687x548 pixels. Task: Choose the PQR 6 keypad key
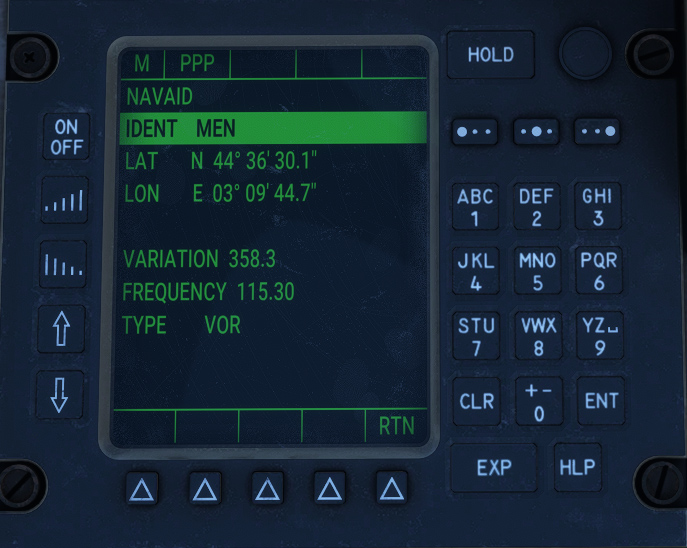pyautogui.click(x=598, y=271)
